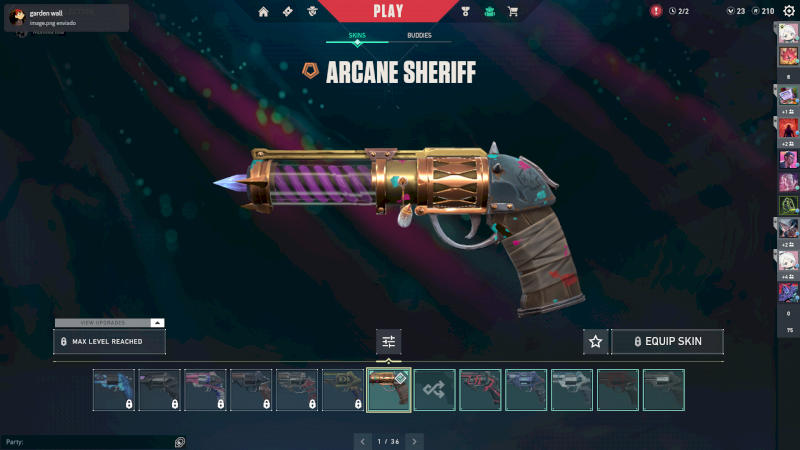Open the battlepass icon left of PLAY
The image size is (800, 450).
pos(288,11)
